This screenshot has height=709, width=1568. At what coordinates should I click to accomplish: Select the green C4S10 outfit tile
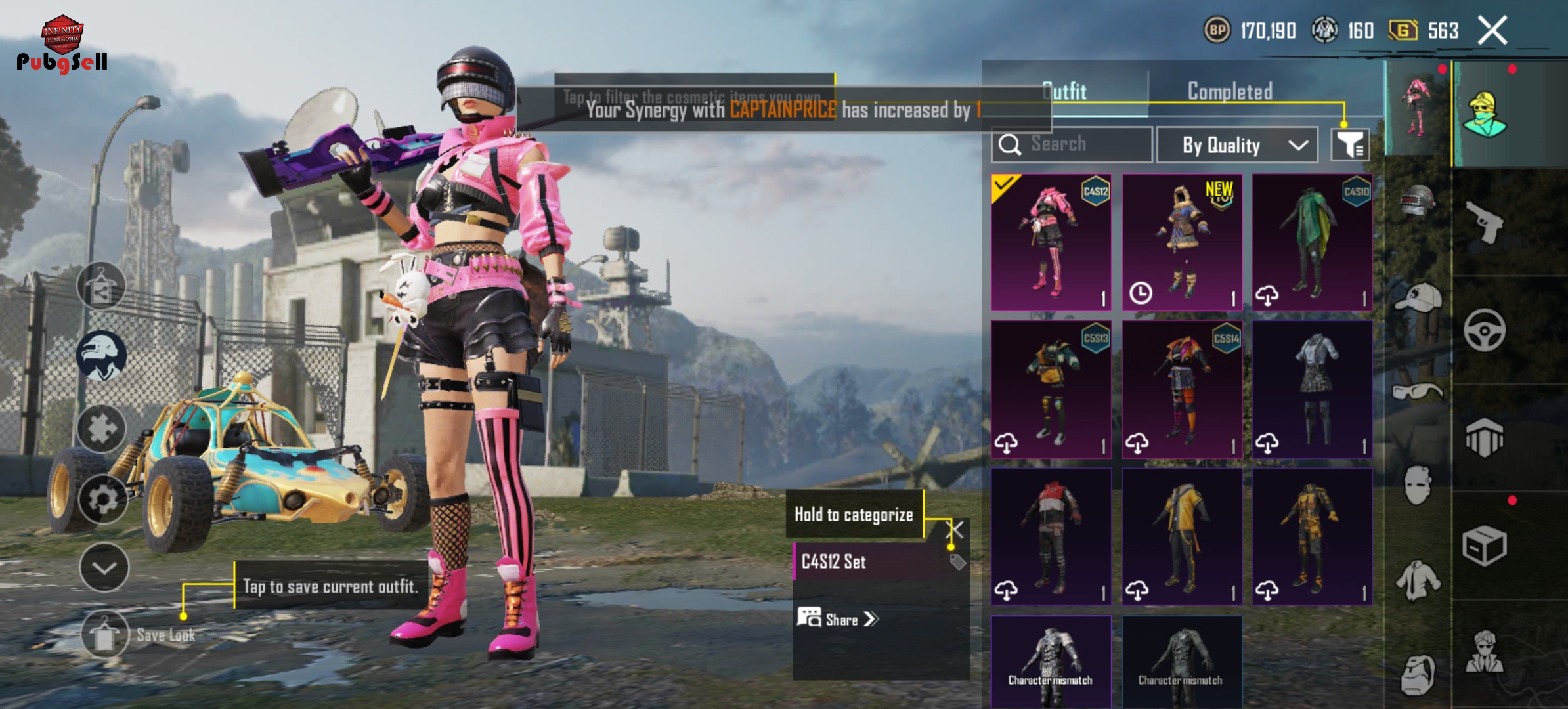click(1312, 242)
